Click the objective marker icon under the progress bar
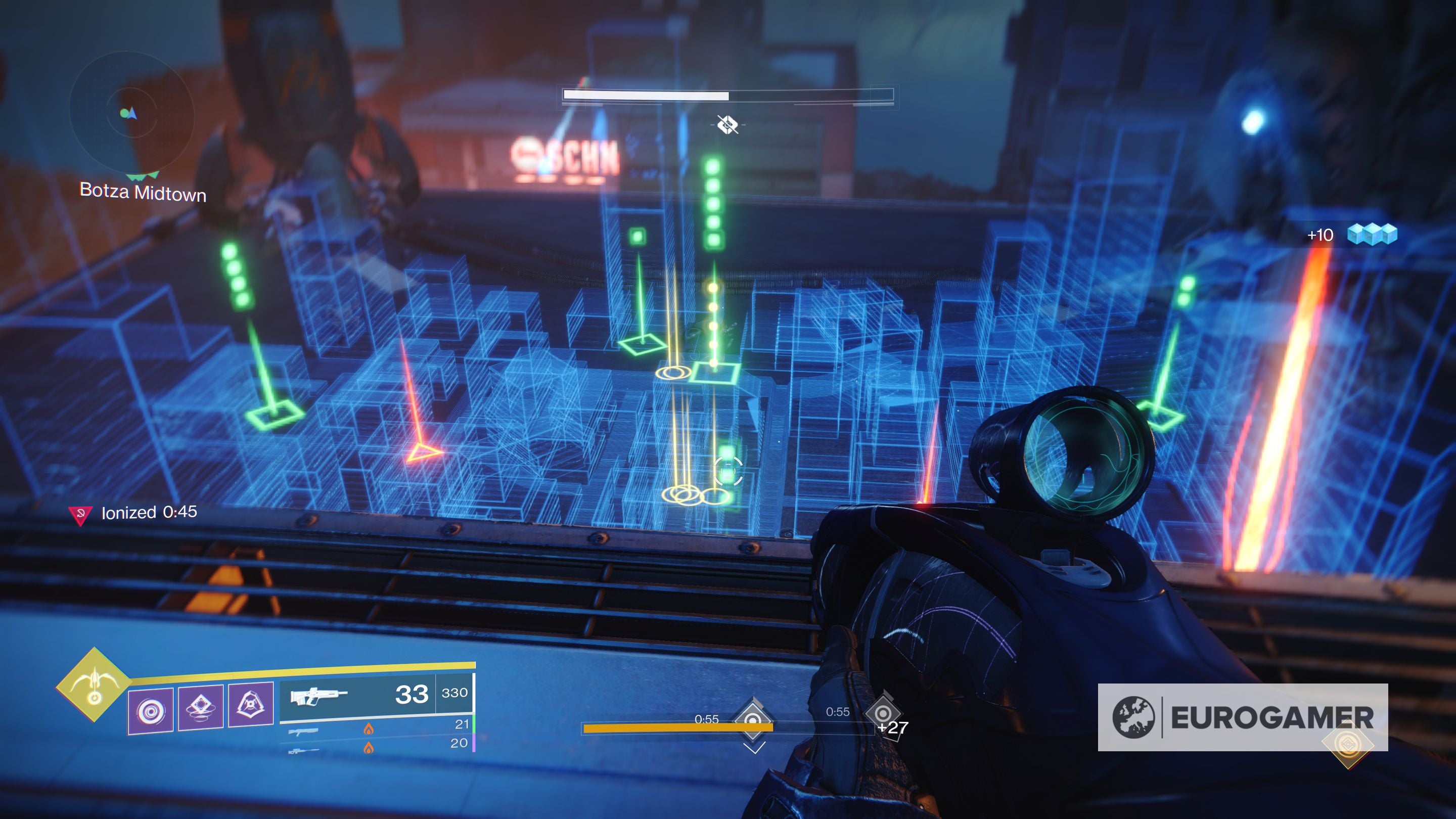1456x819 pixels. [727, 124]
